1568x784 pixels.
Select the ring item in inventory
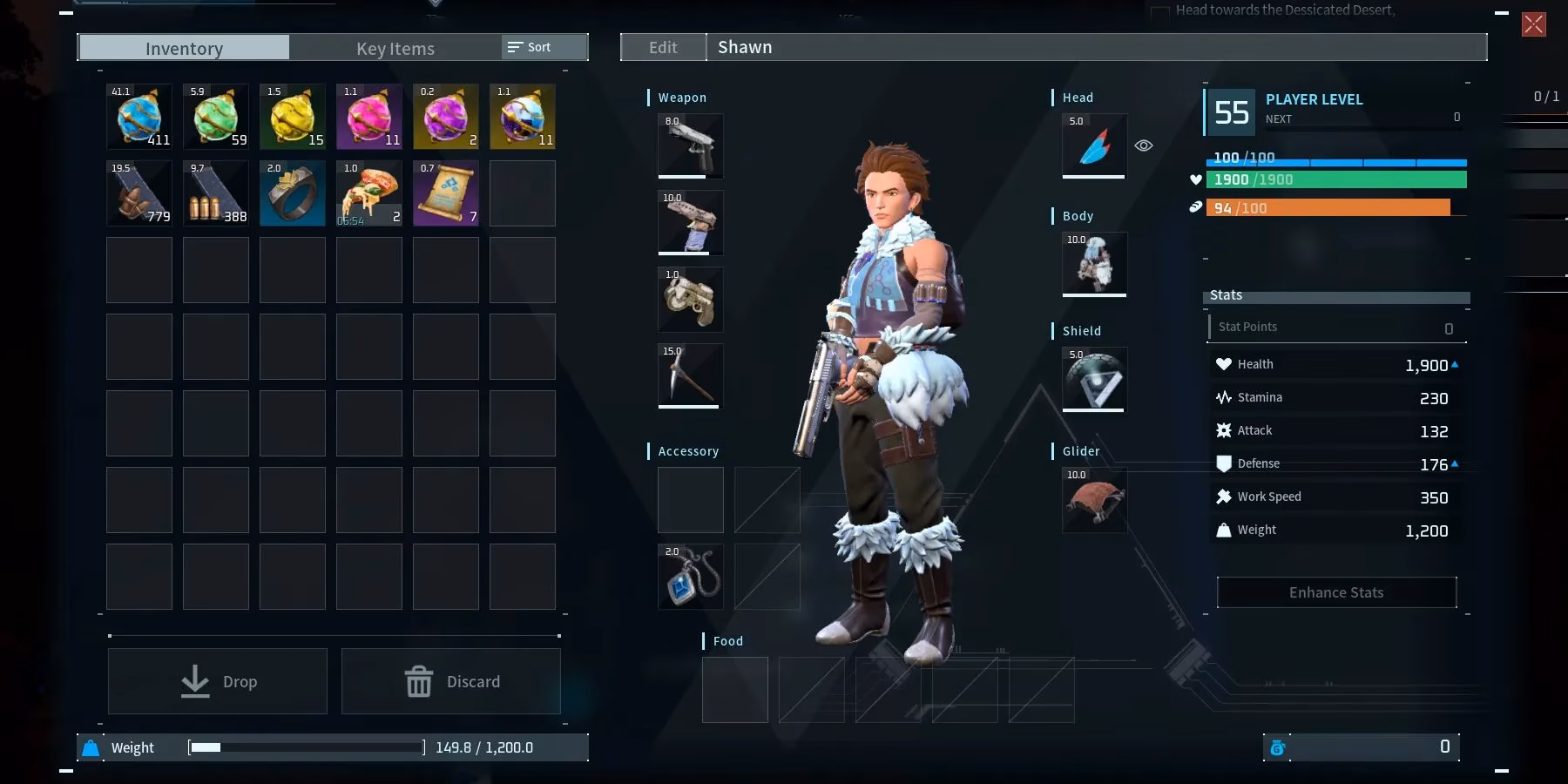(293, 193)
